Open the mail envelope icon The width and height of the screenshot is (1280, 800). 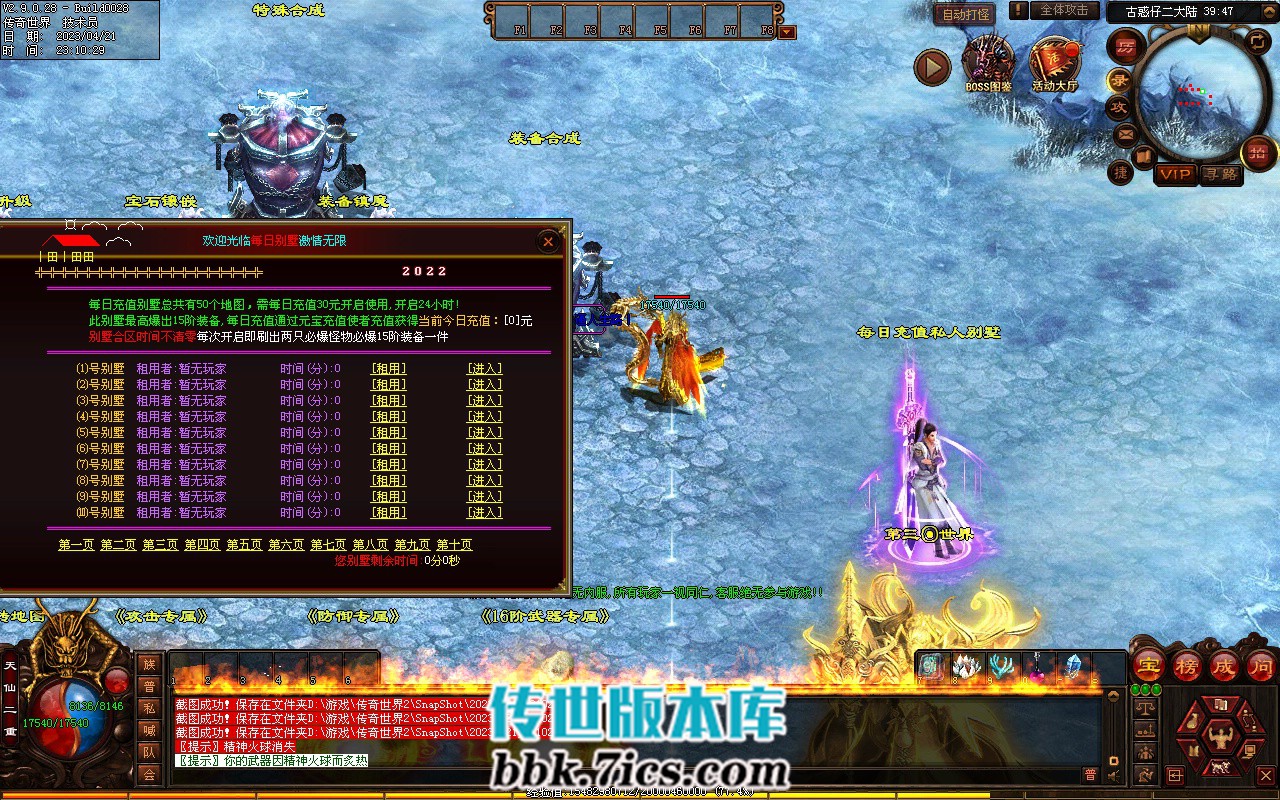tap(1126, 133)
